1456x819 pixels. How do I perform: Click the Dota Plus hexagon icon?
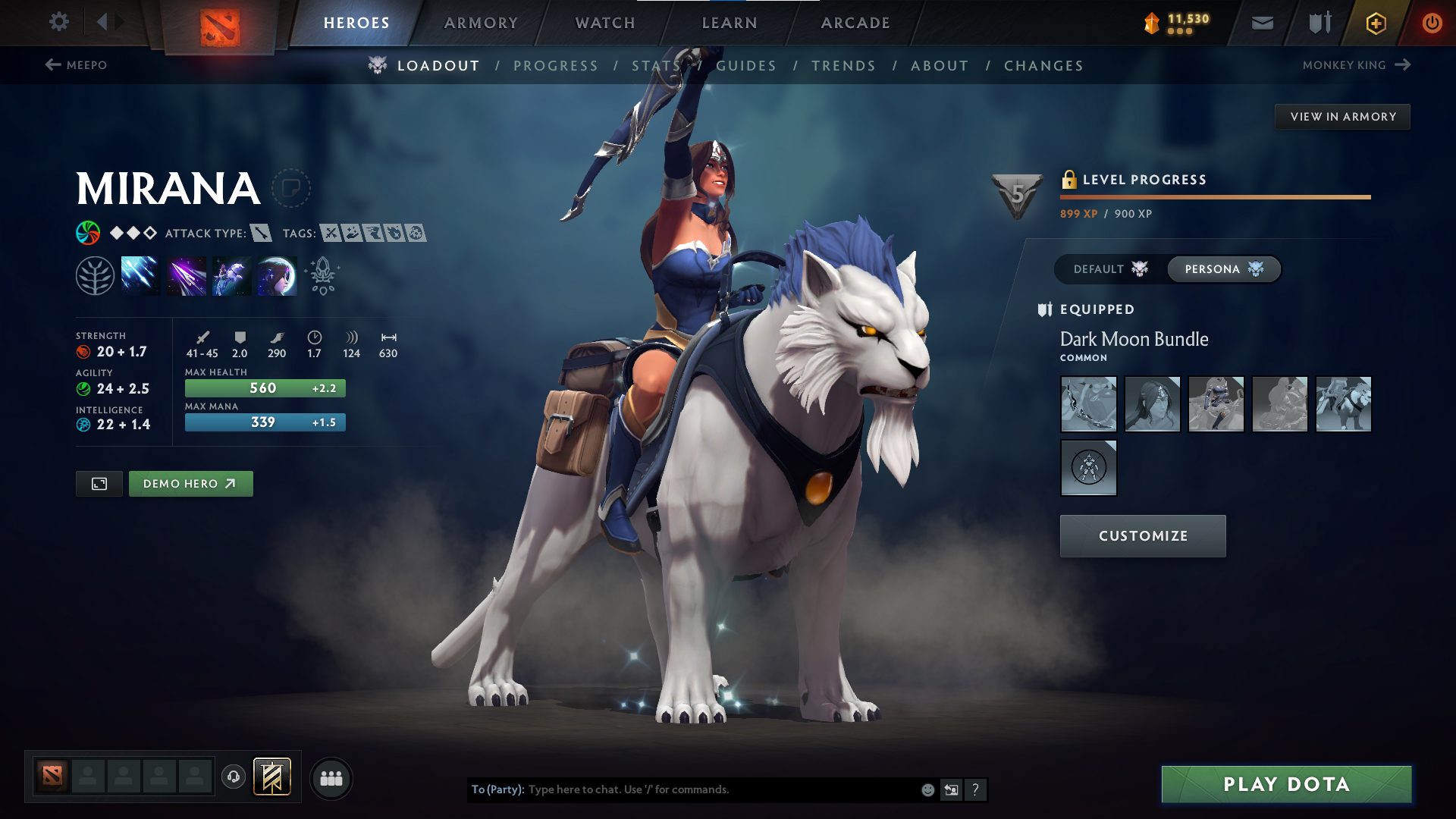[1375, 23]
